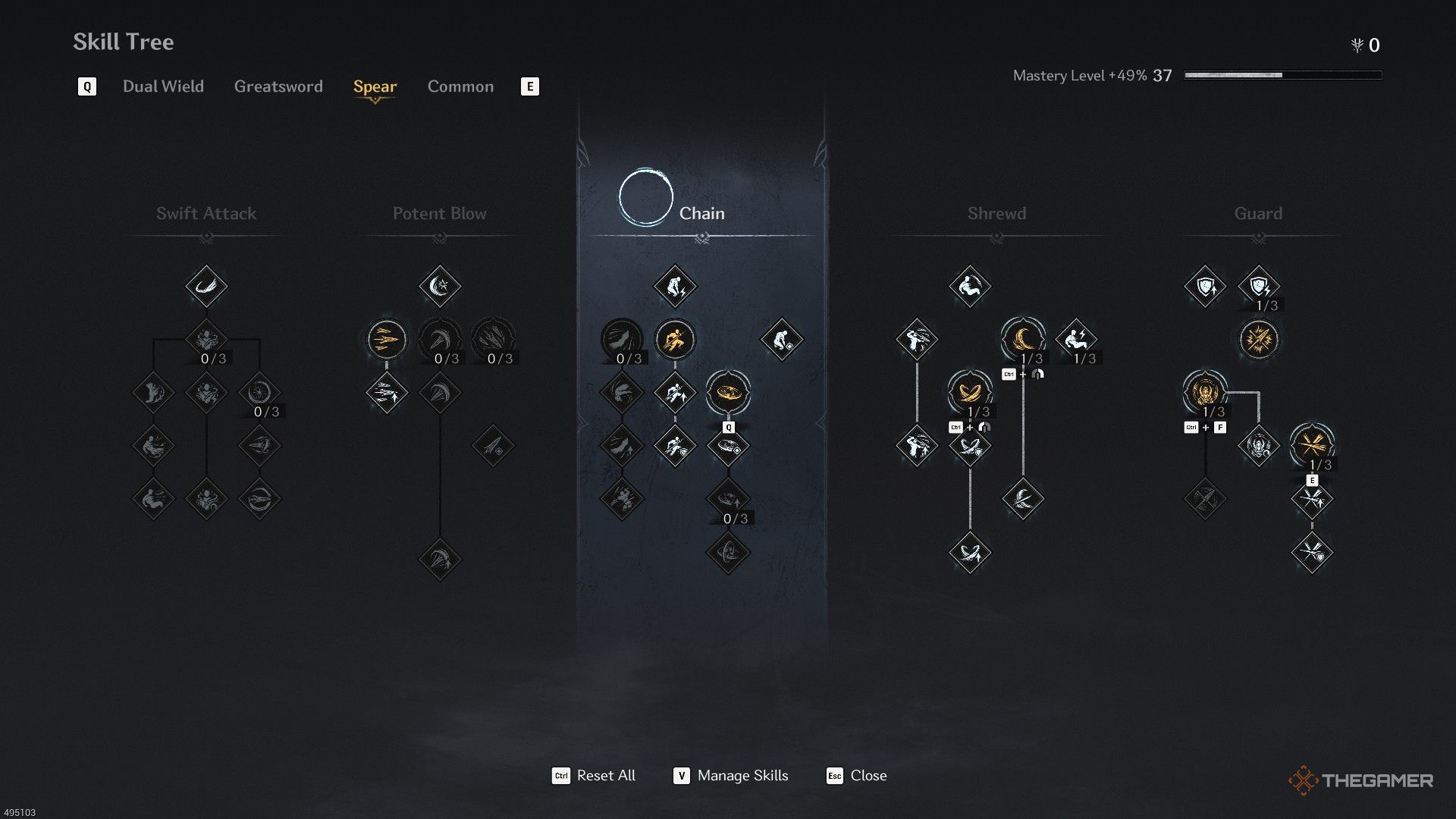Click the Mastery Level progress bar
Viewport: 1456px width, 819px height.
pos(1282,75)
